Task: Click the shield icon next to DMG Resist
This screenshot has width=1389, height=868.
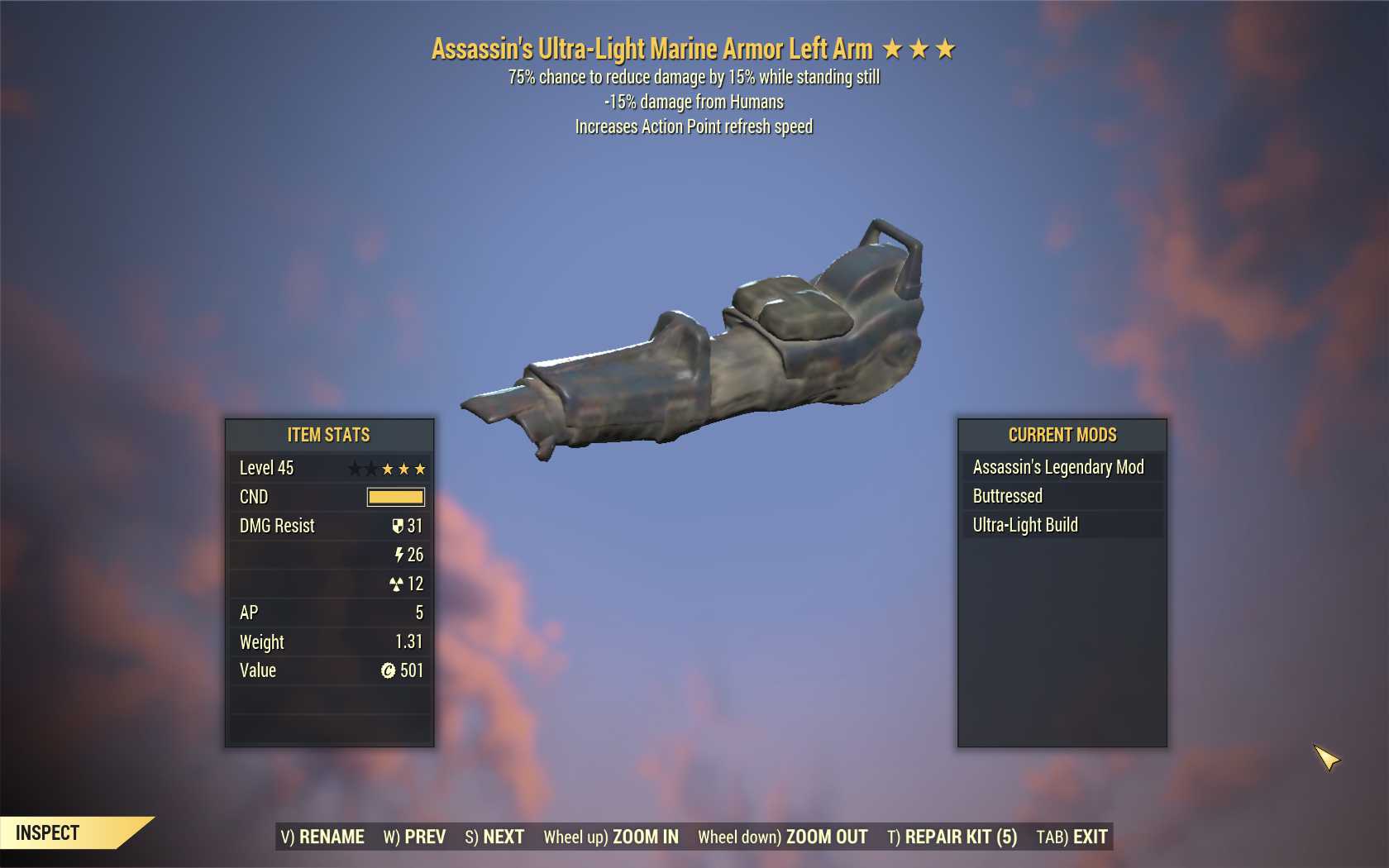Action: pos(399,526)
